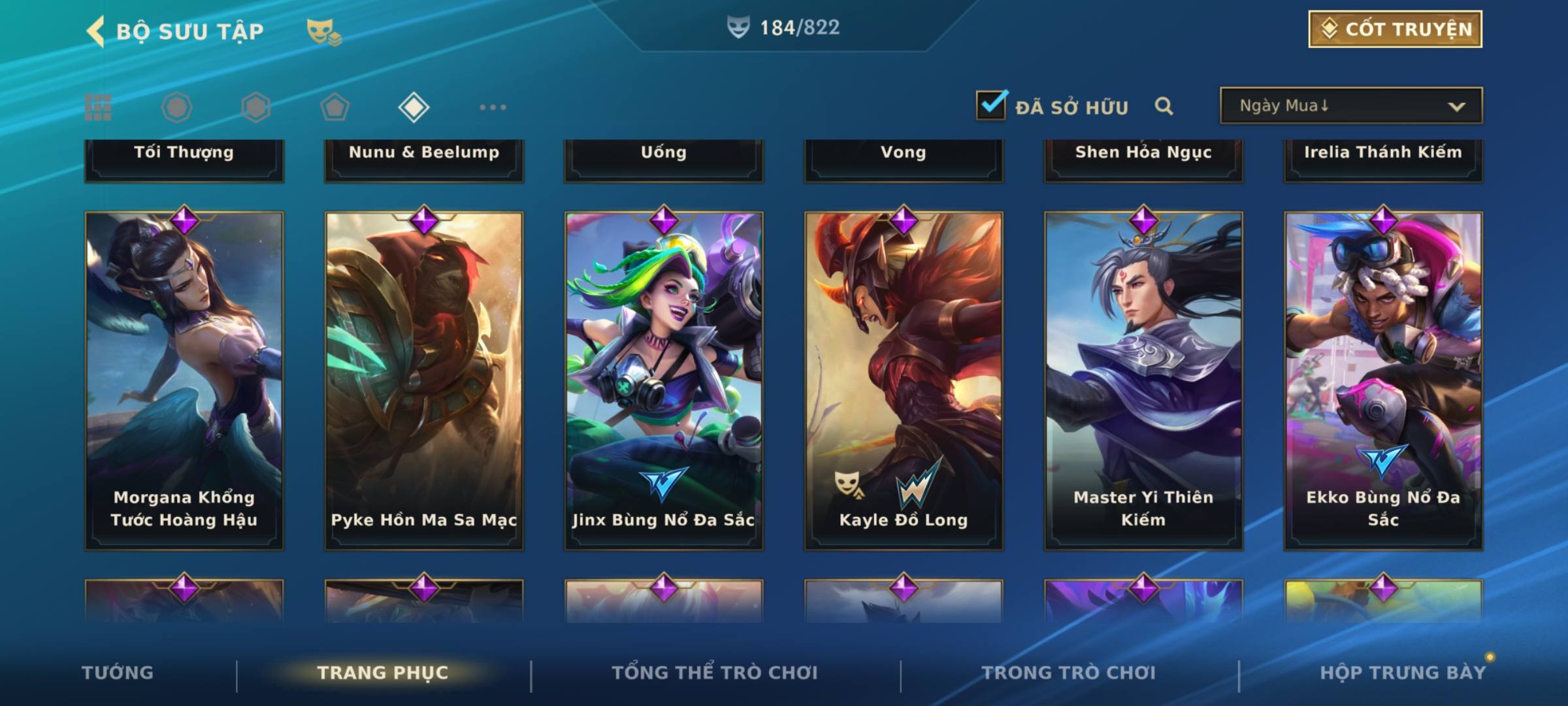Choose Jinx Bùng Nổ Đa Sắc skin
Viewport: 1568px width, 706px height.
point(664,380)
